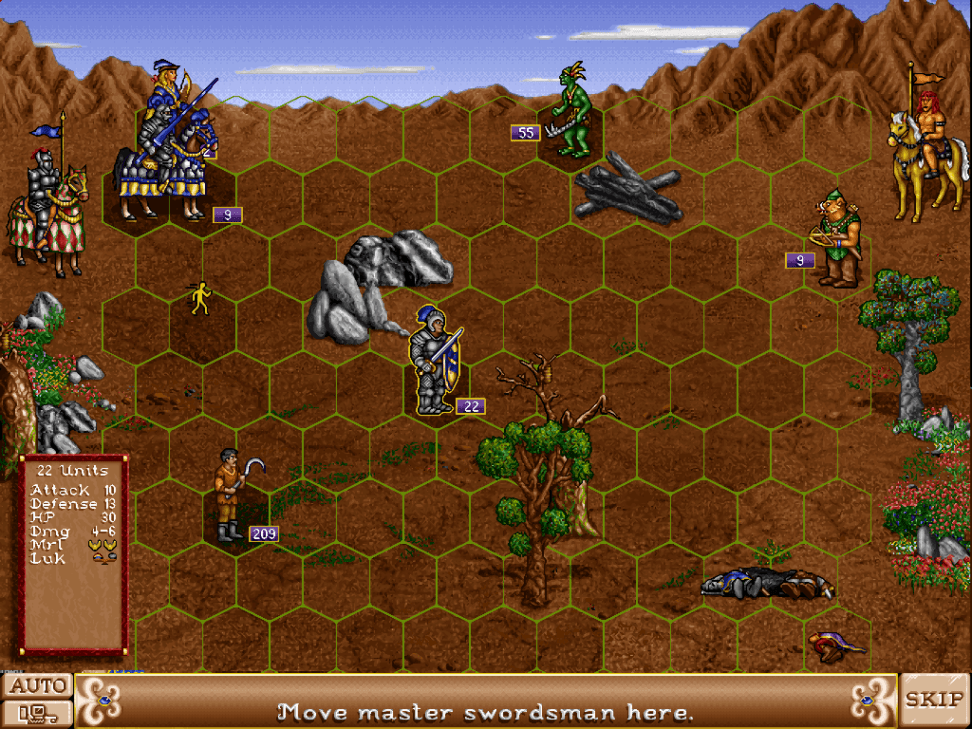Select the peasant stack of 209

230,497
